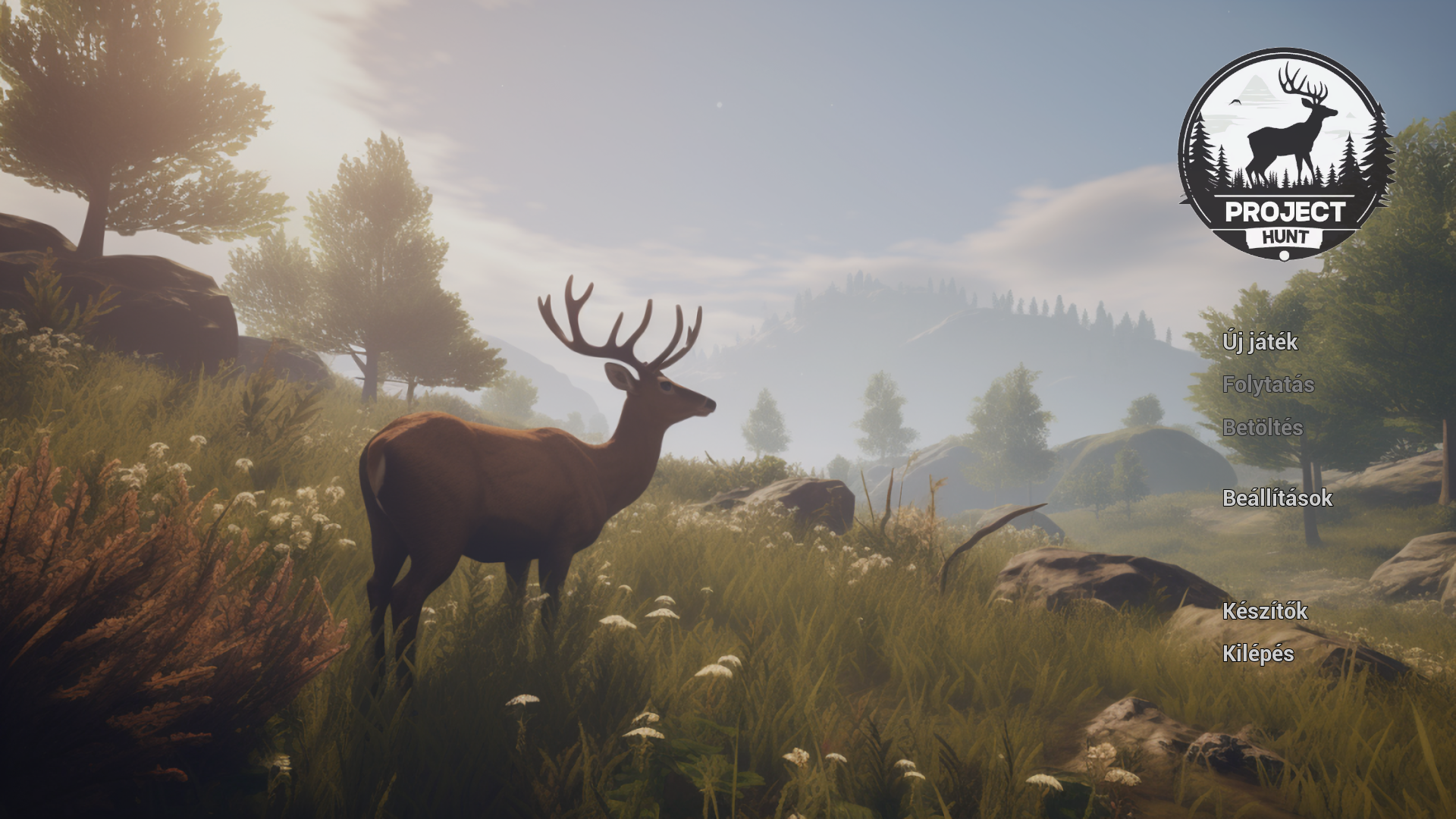This screenshot has height=819, width=1456.
Task: Choose the Folytatás menu entry
Action: click(x=1268, y=384)
